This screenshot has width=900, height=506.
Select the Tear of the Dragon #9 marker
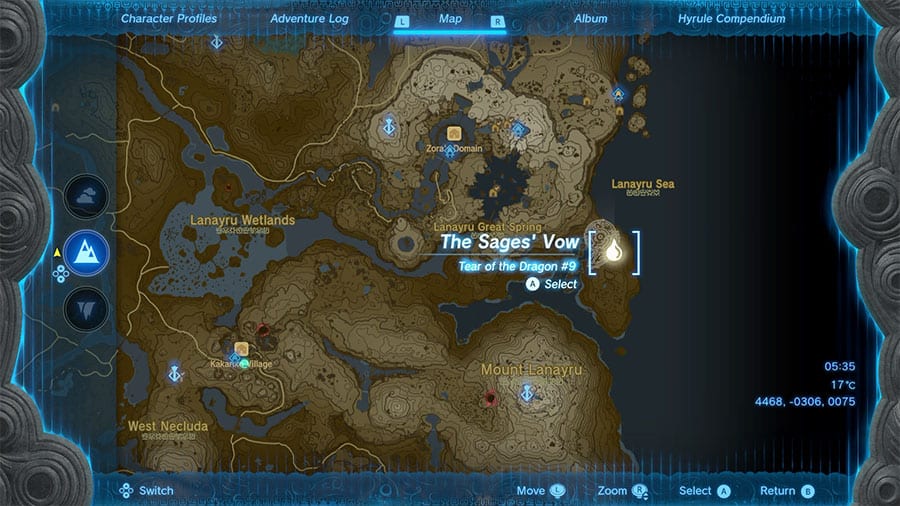613,253
